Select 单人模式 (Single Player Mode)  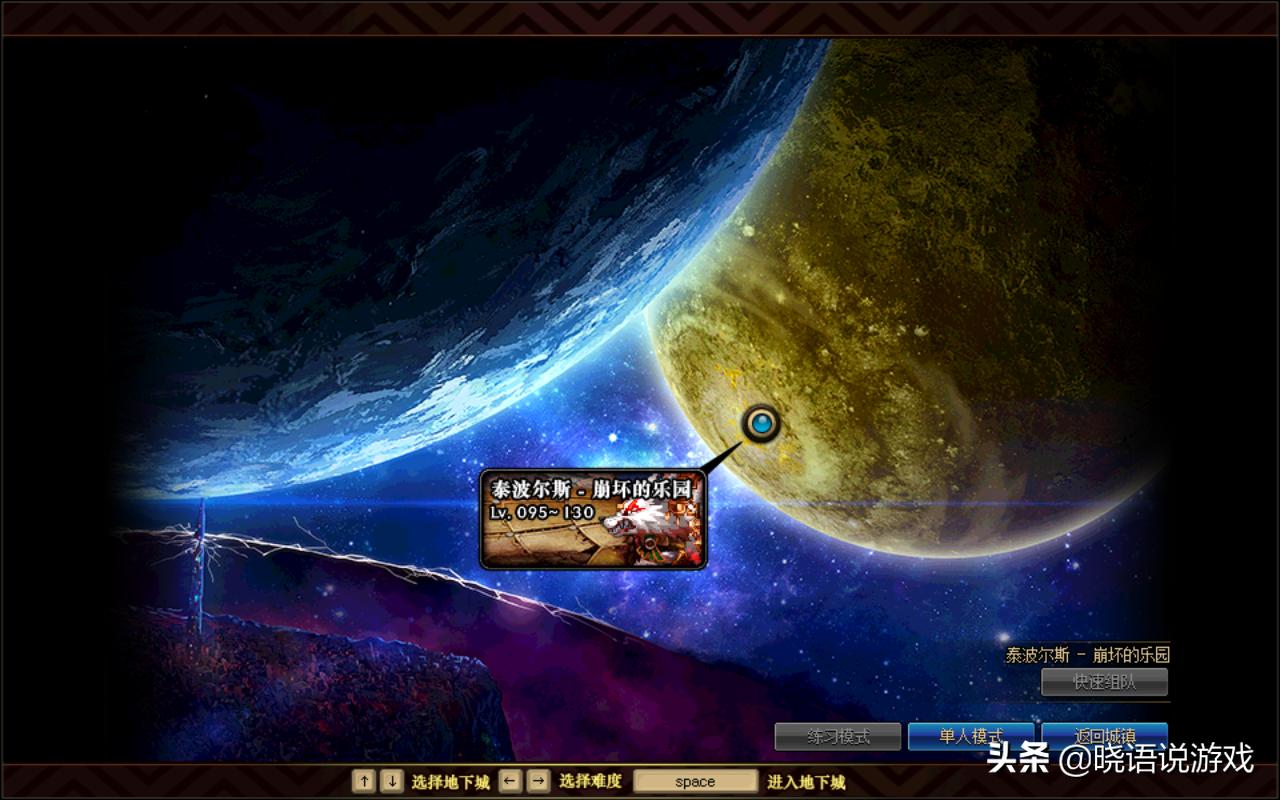[971, 734]
